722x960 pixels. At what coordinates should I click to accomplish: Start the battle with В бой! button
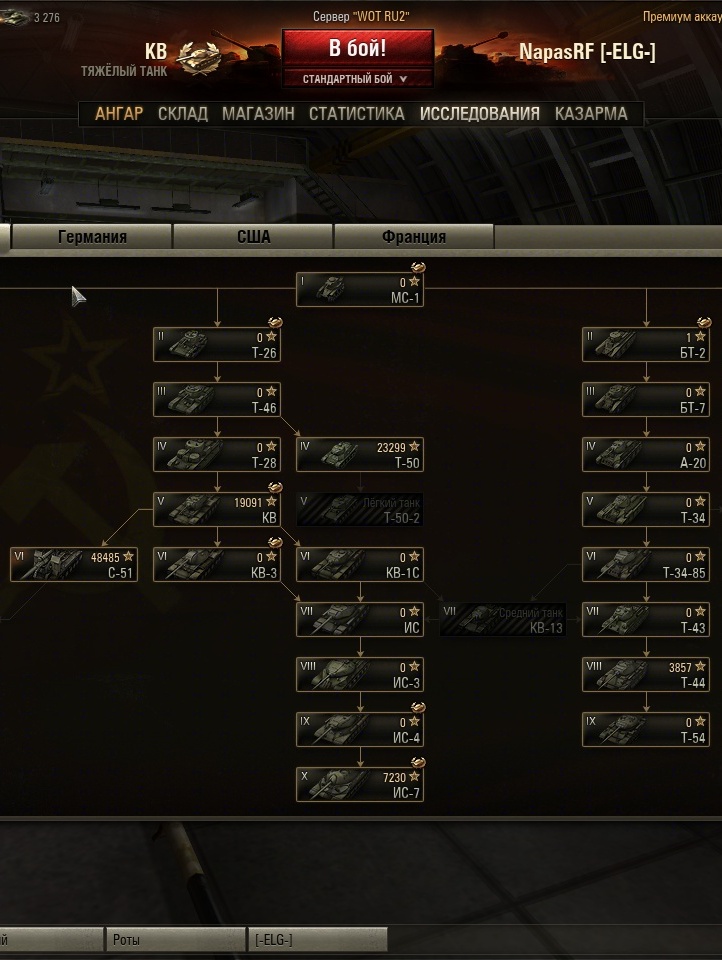[x=357, y=48]
